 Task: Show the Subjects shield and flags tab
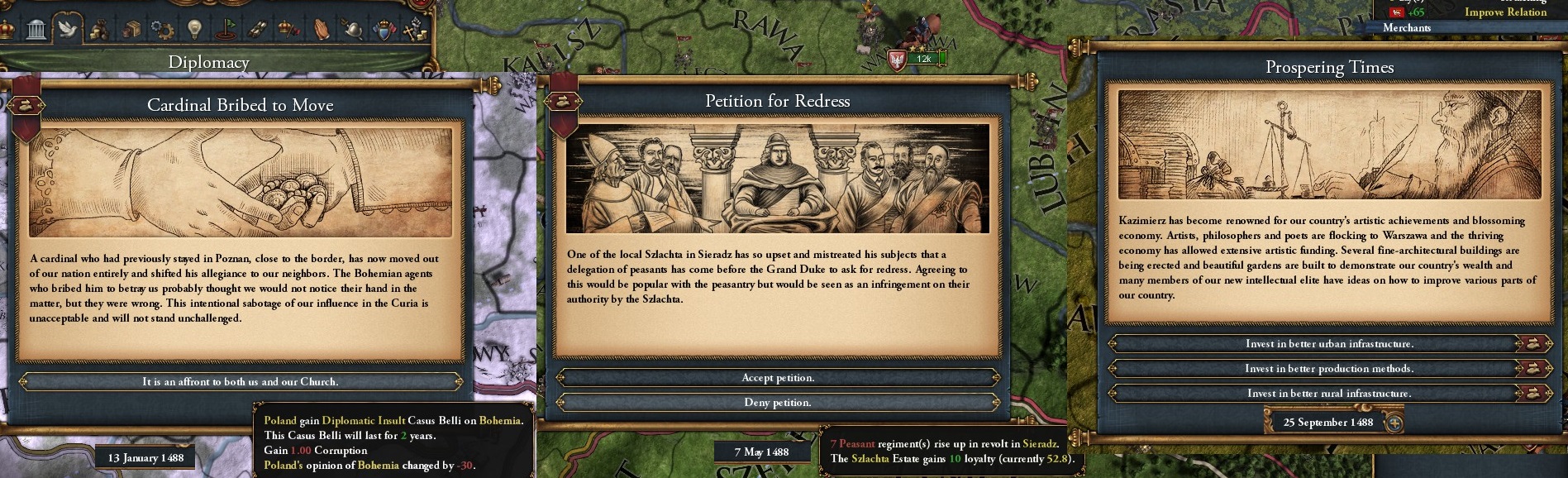pyautogui.click(x=384, y=31)
